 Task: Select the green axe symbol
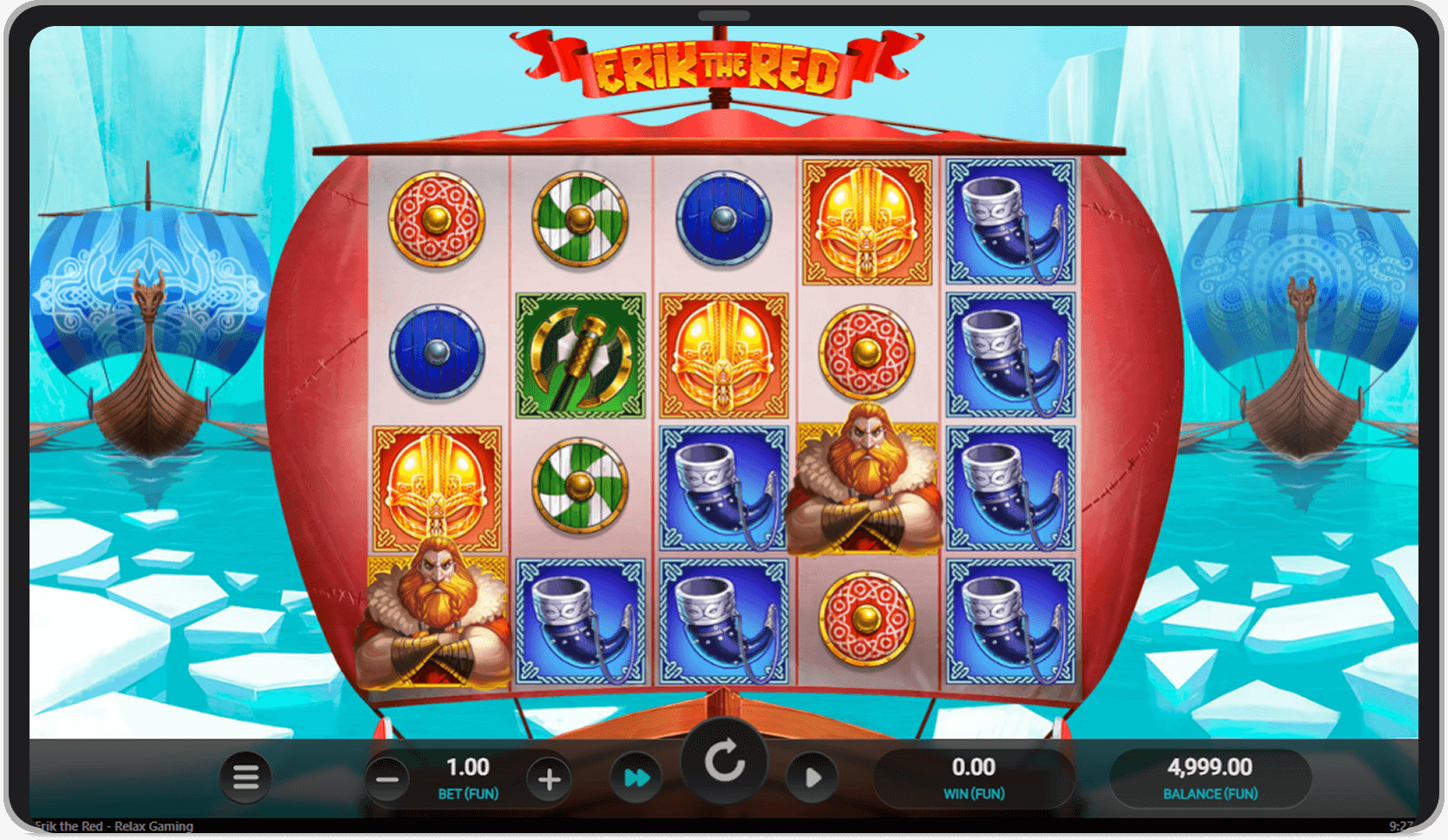pyautogui.click(x=580, y=356)
